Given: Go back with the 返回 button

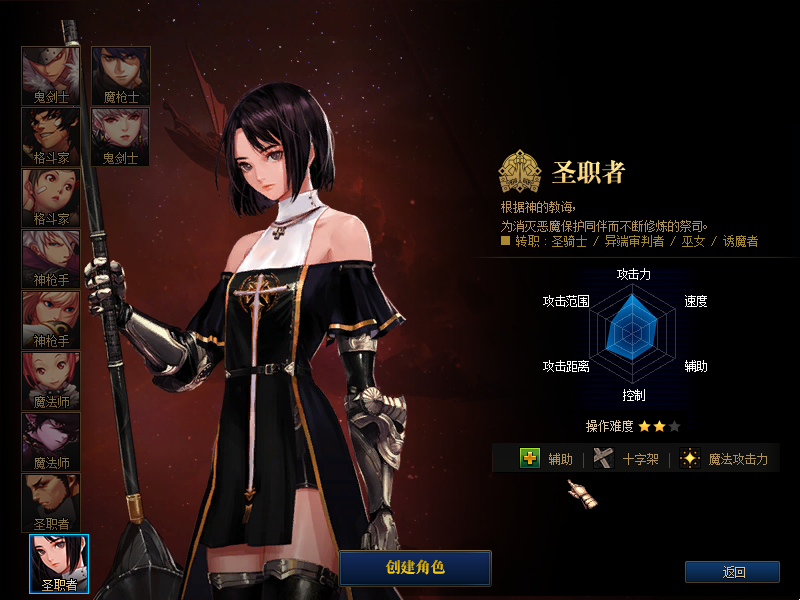Looking at the screenshot, I should pos(732,572).
